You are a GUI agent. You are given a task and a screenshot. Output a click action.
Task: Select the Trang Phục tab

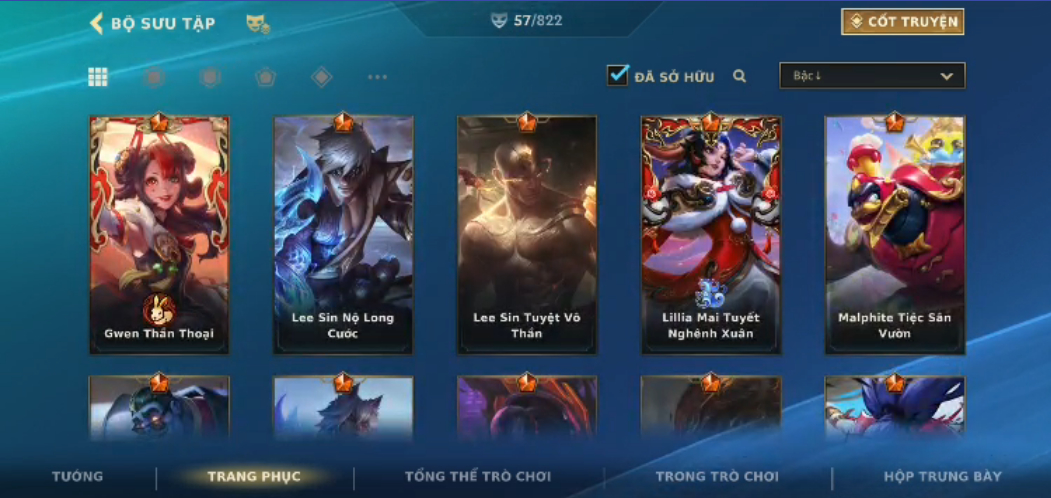254,476
